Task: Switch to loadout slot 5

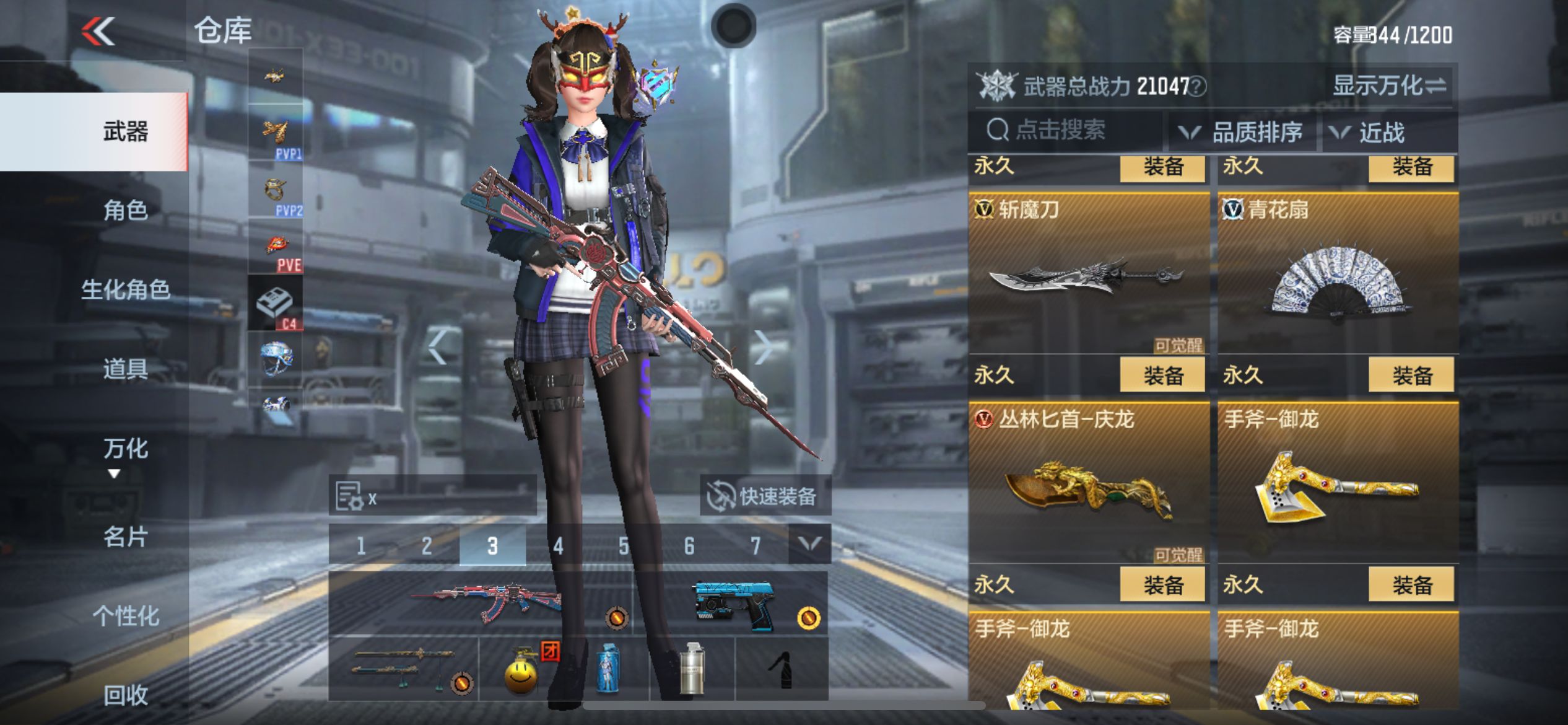Action: [x=624, y=546]
